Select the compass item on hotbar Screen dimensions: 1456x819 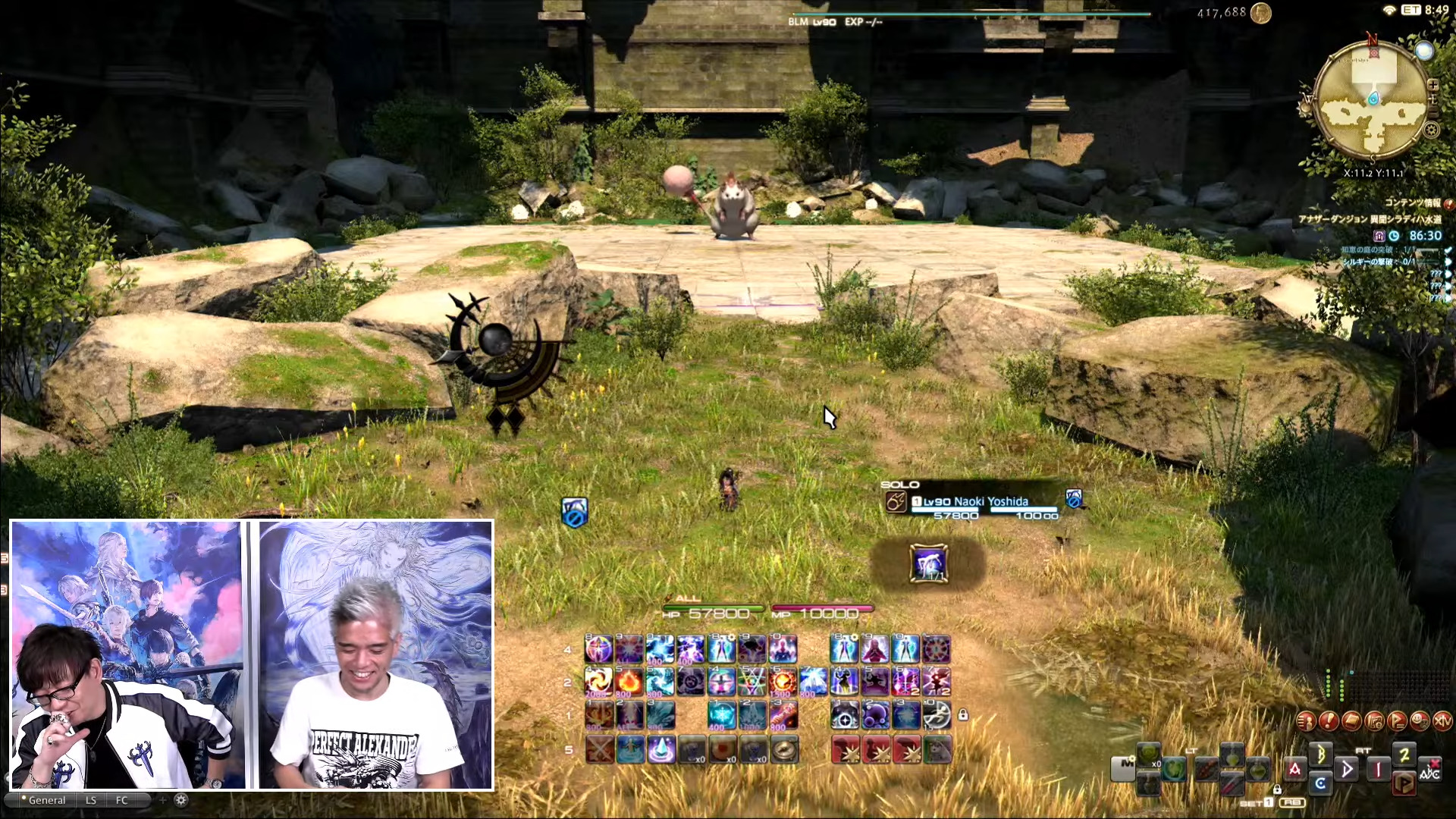pos(784,749)
